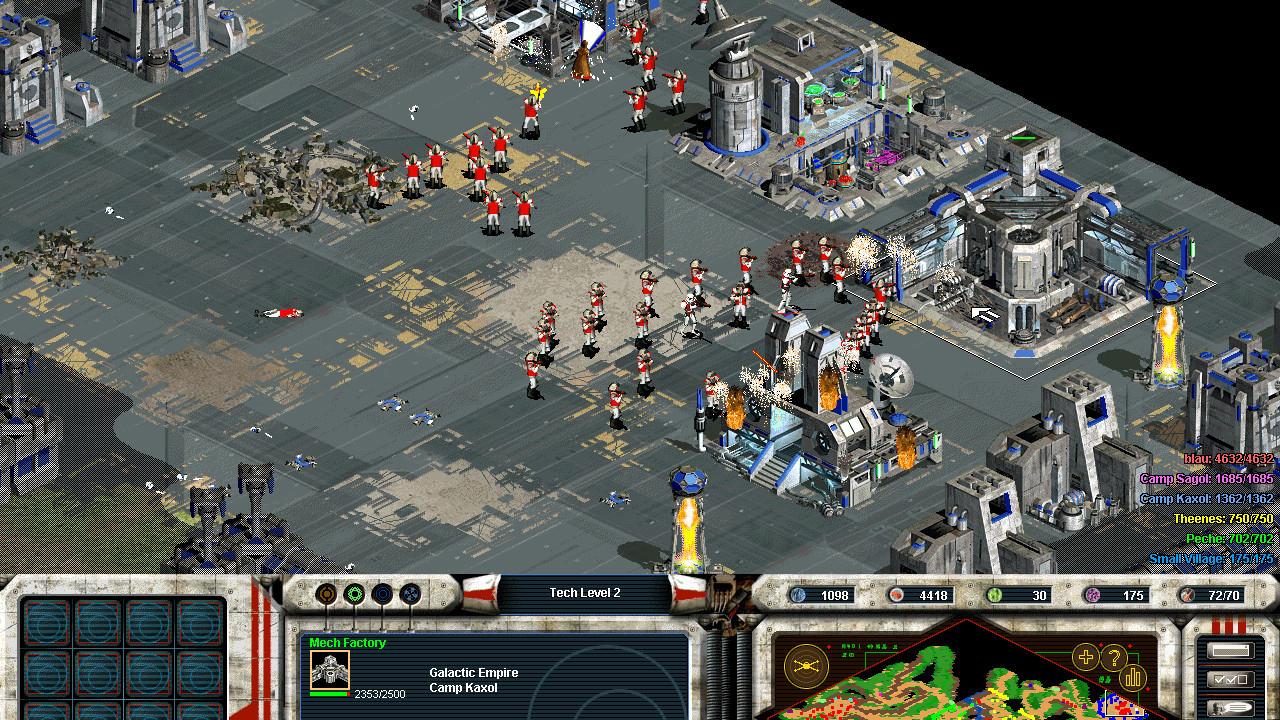The image size is (1280, 720).
Task: Toggle the gold round indicator above the unit panel
Action: [x=327, y=593]
